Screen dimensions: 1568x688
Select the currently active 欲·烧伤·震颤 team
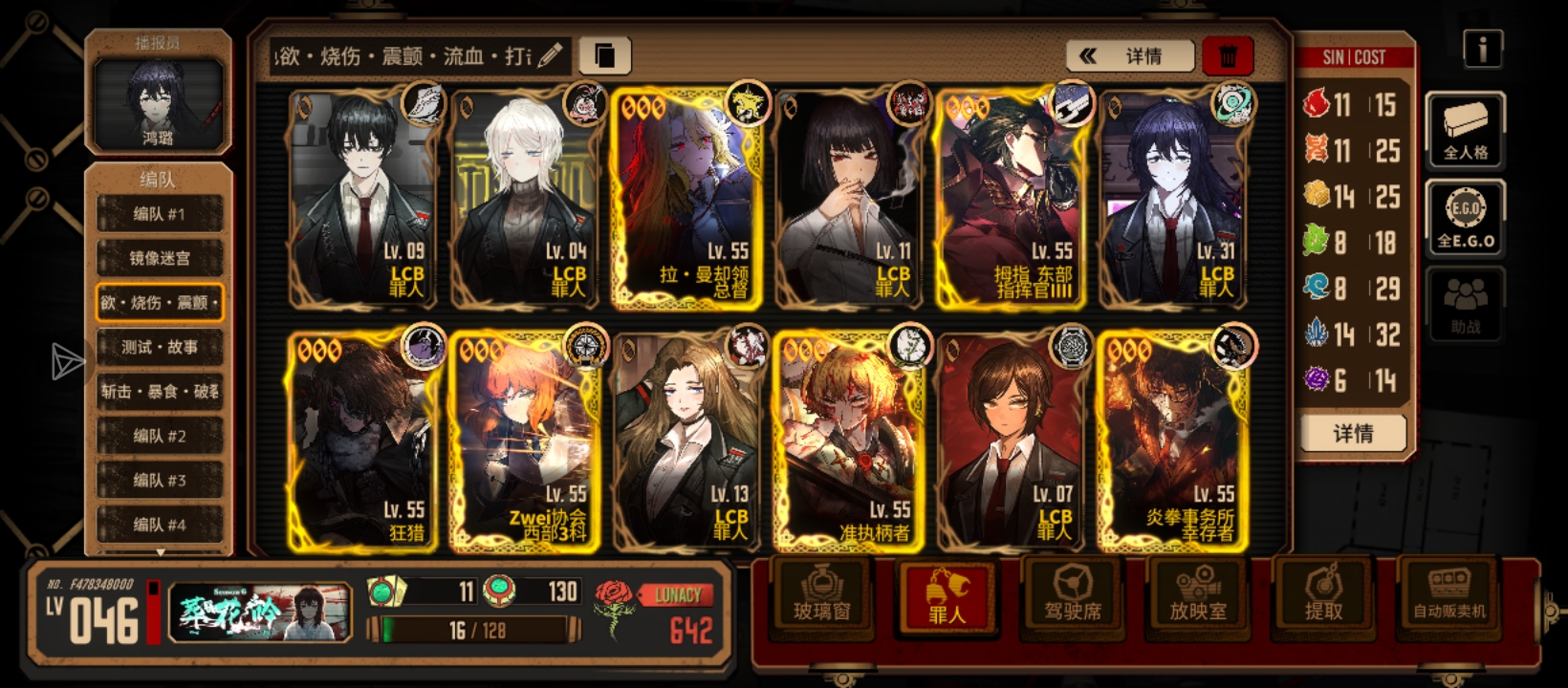coord(159,303)
